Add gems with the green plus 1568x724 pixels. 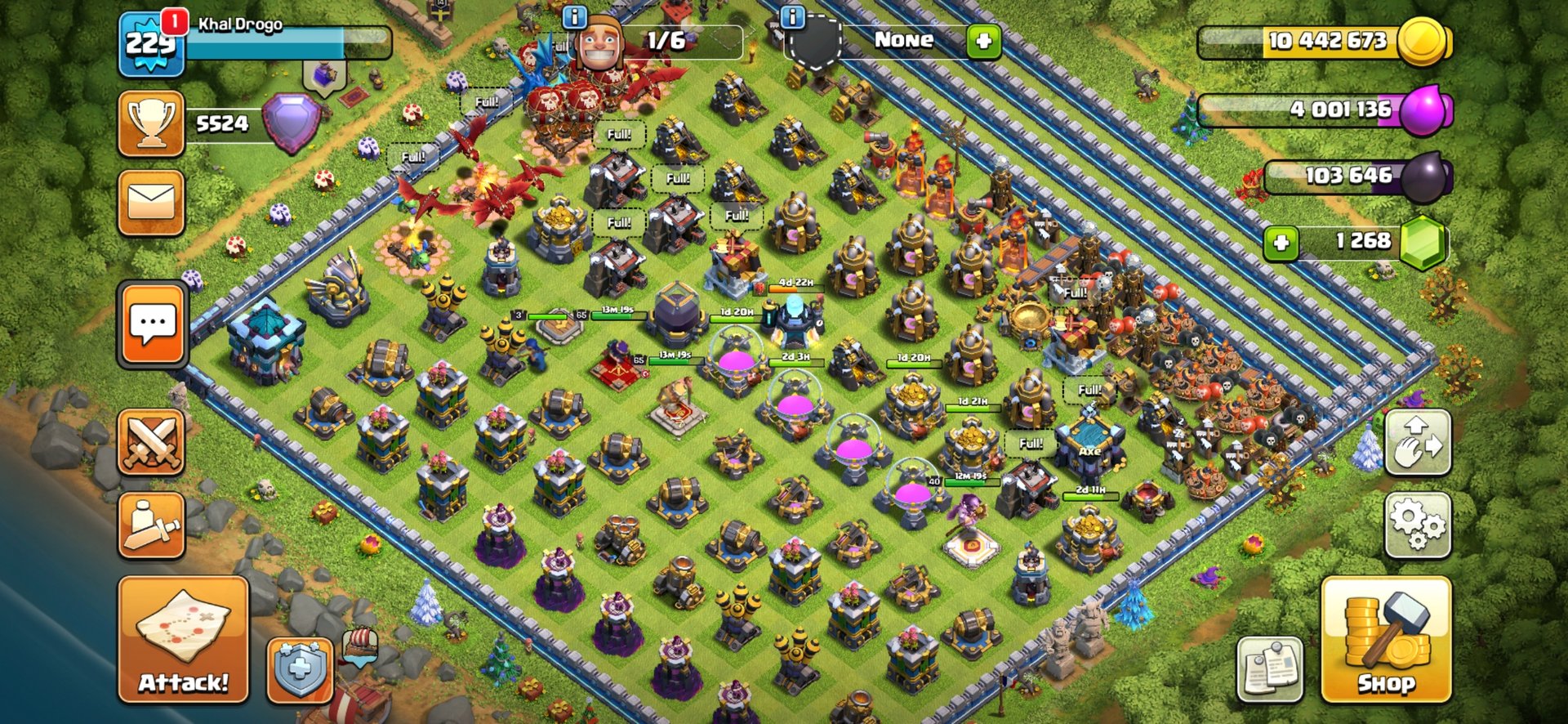(1281, 243)
